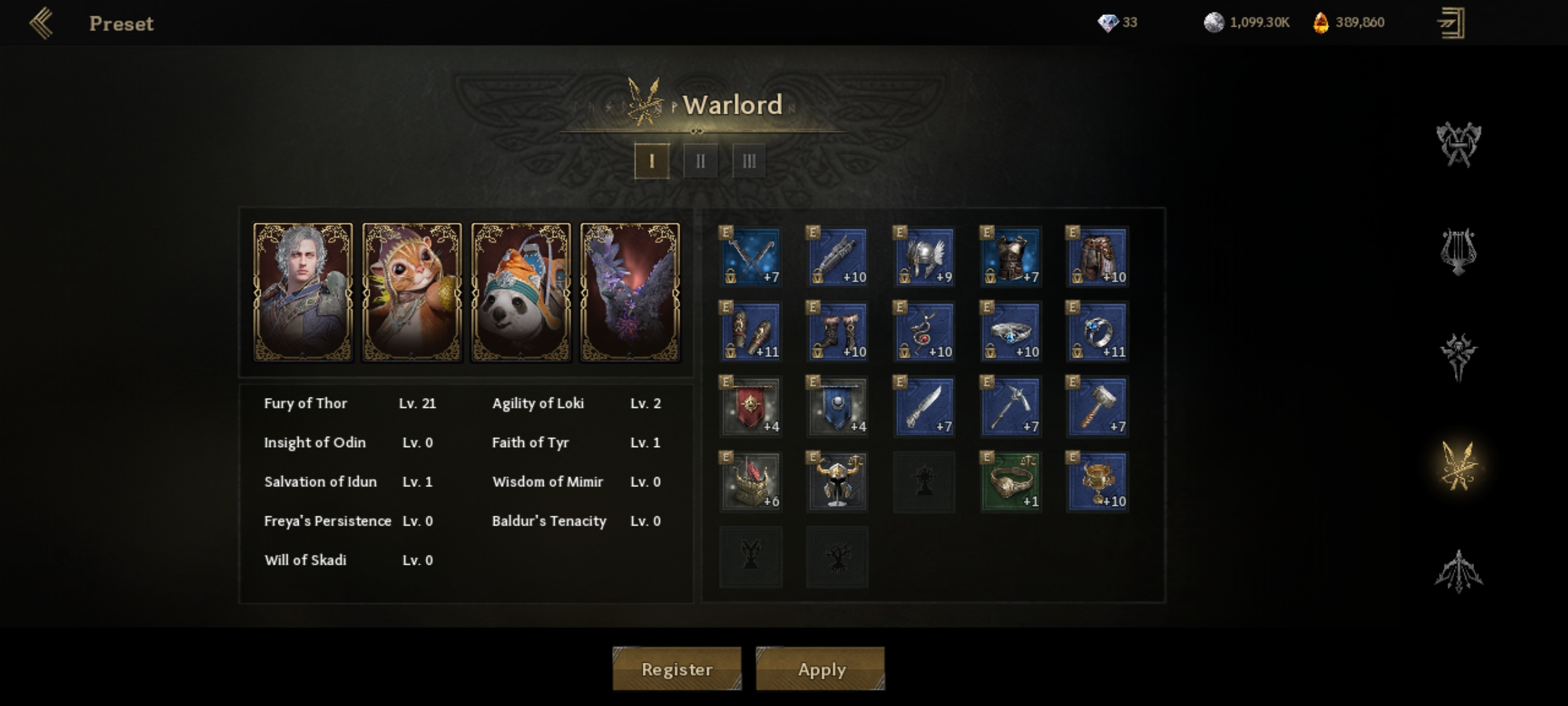
Task: Select the red banner +4 slot
Action: click(751, 407)
